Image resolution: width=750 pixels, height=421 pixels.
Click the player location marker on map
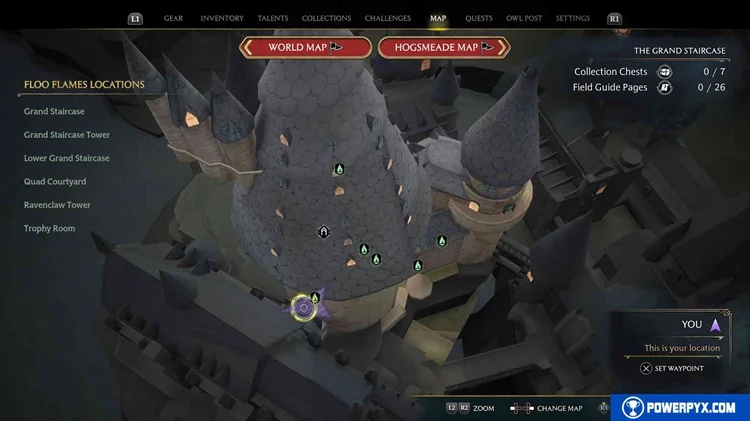point(304,308)
